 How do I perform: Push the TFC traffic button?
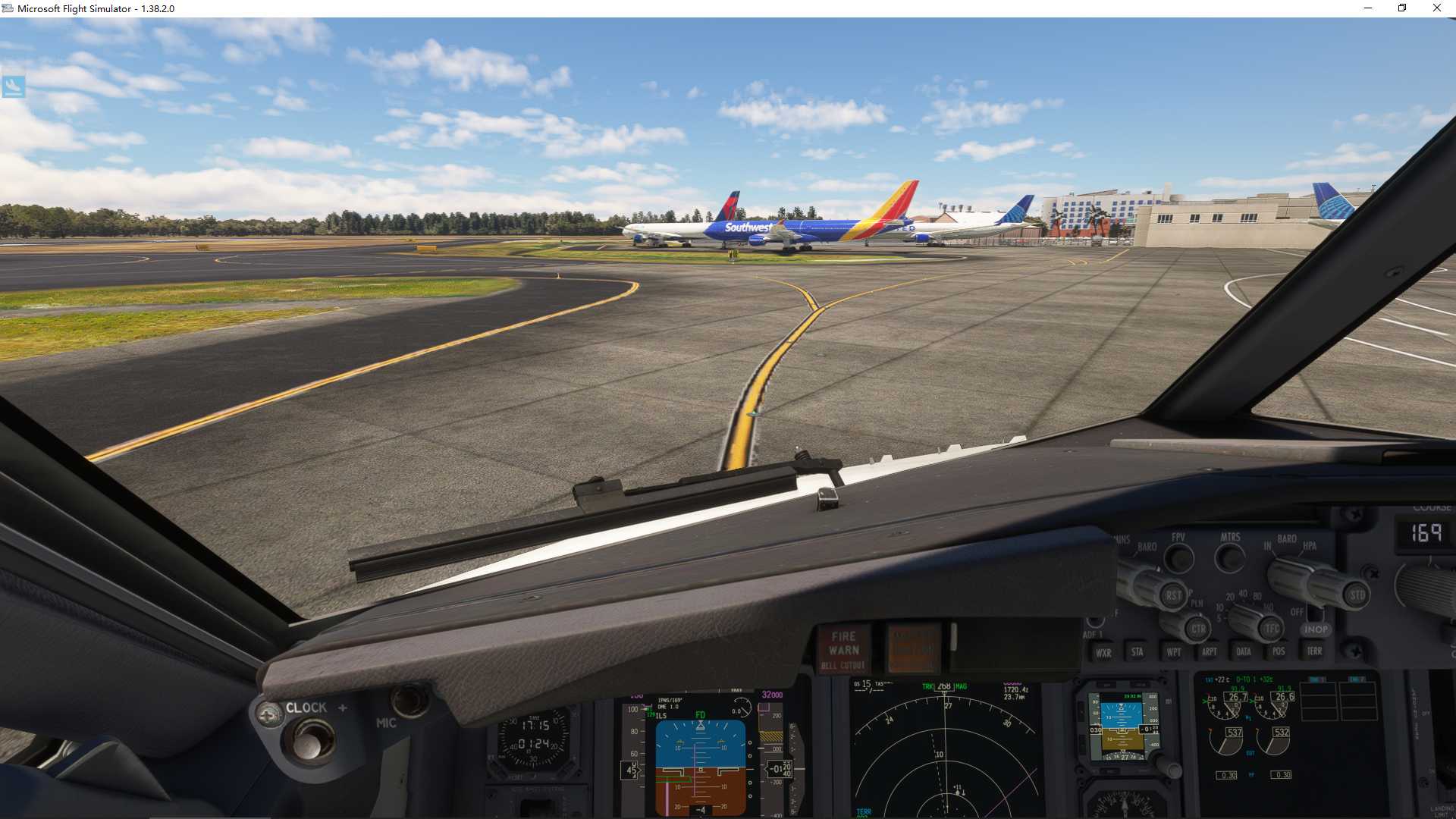(x=1272, y=629)
